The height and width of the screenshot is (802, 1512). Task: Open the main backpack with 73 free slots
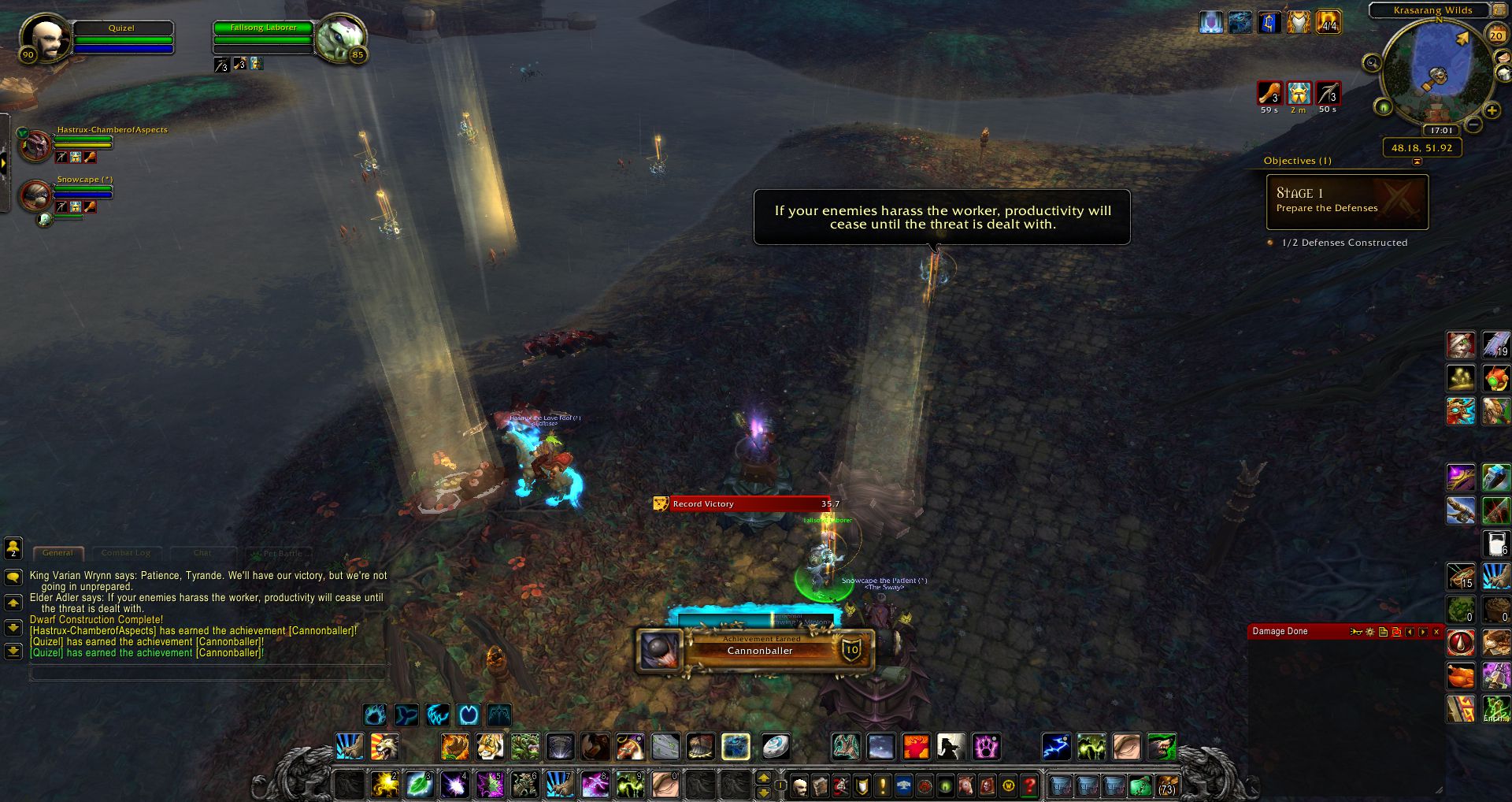coord(1166,785)
